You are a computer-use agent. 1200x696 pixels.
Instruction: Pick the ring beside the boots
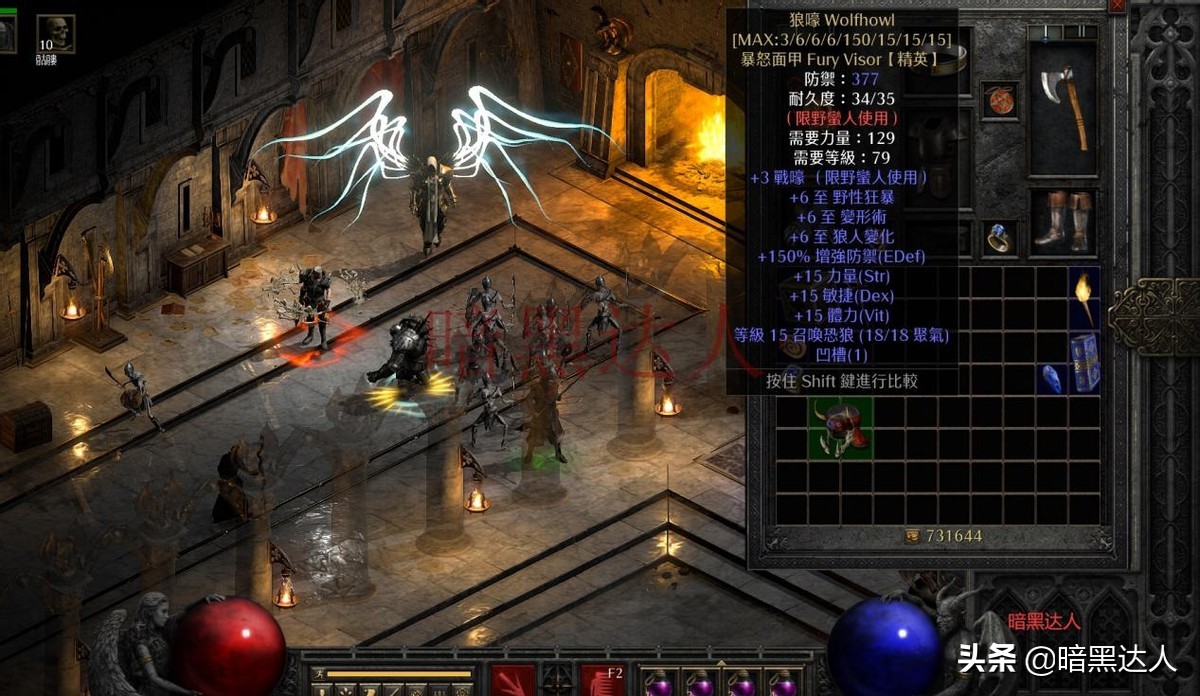(999, 237)
